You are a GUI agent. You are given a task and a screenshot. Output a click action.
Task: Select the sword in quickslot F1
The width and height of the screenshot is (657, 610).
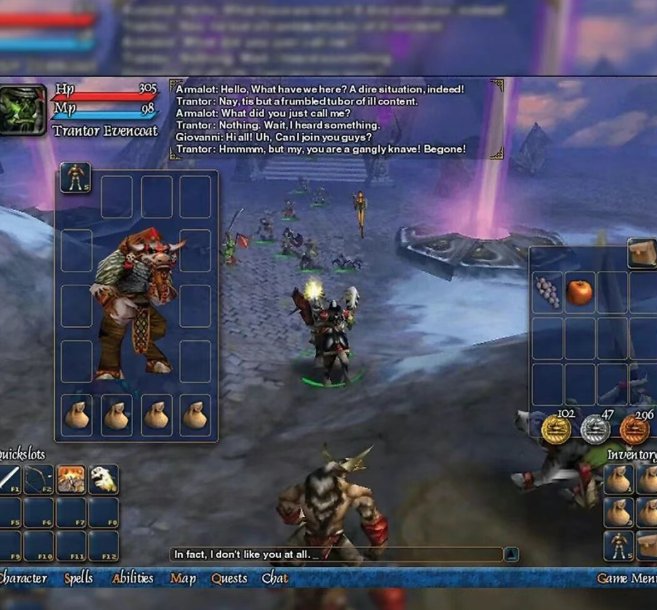[x=9, y=480]
